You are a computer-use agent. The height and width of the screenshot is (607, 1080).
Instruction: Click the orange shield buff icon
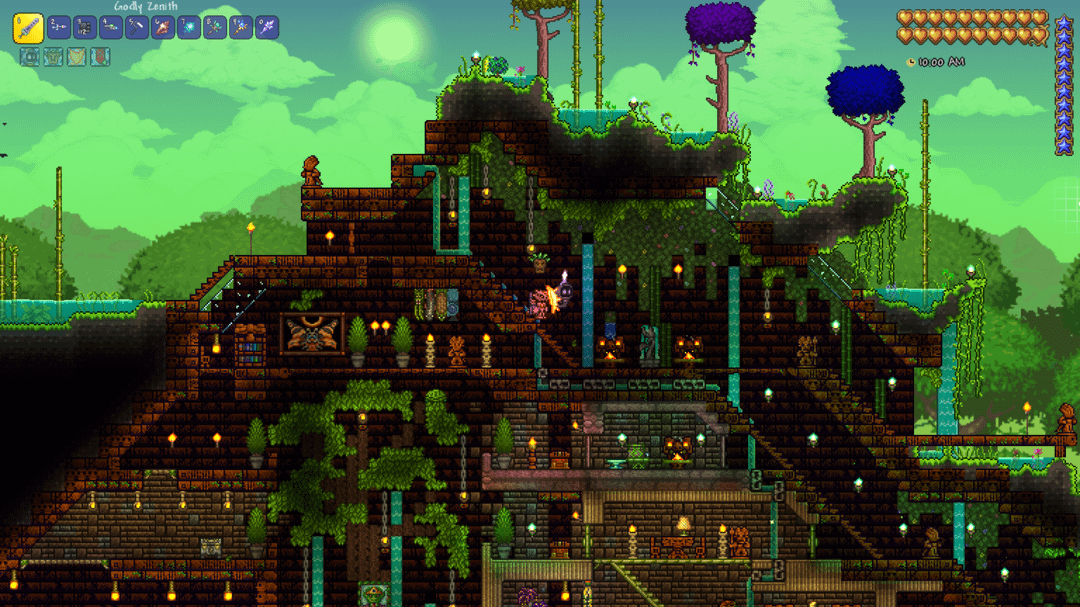pyautogui.click(x=77, y=57)
